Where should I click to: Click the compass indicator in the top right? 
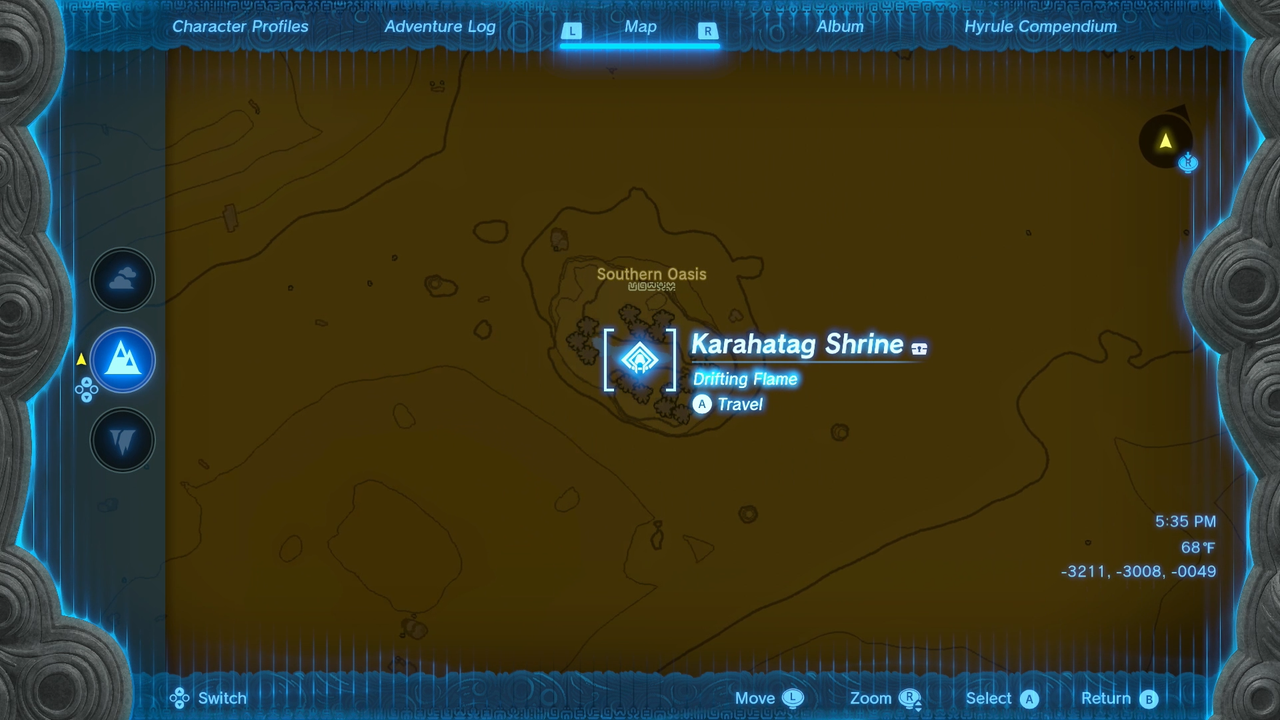click(x=1166, y=142)
